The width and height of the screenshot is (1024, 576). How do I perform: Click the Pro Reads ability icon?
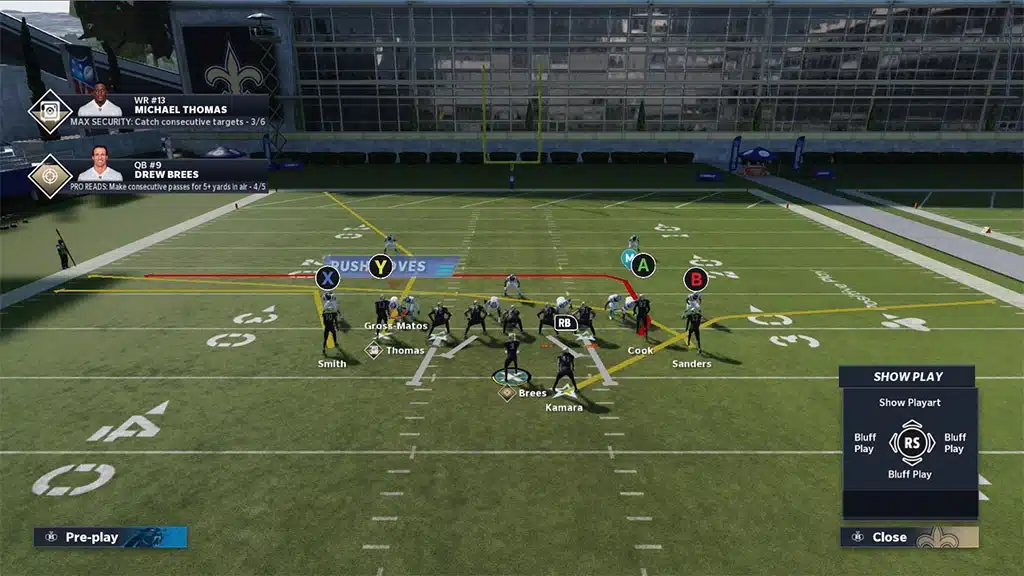49,176
